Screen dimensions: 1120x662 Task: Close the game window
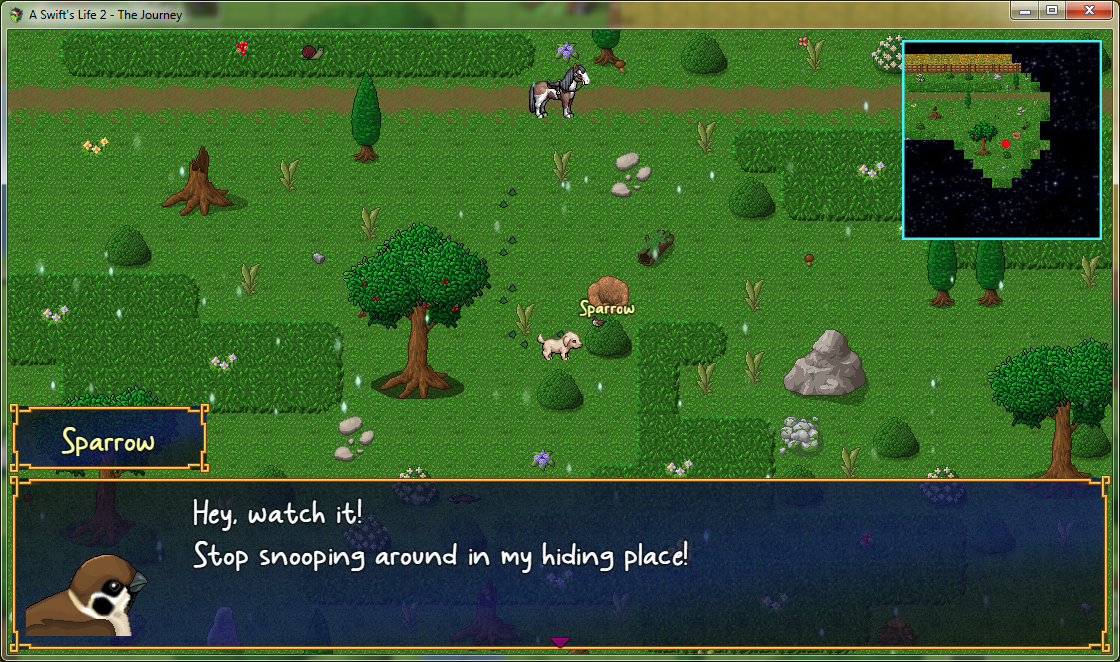pos(1088,10)
